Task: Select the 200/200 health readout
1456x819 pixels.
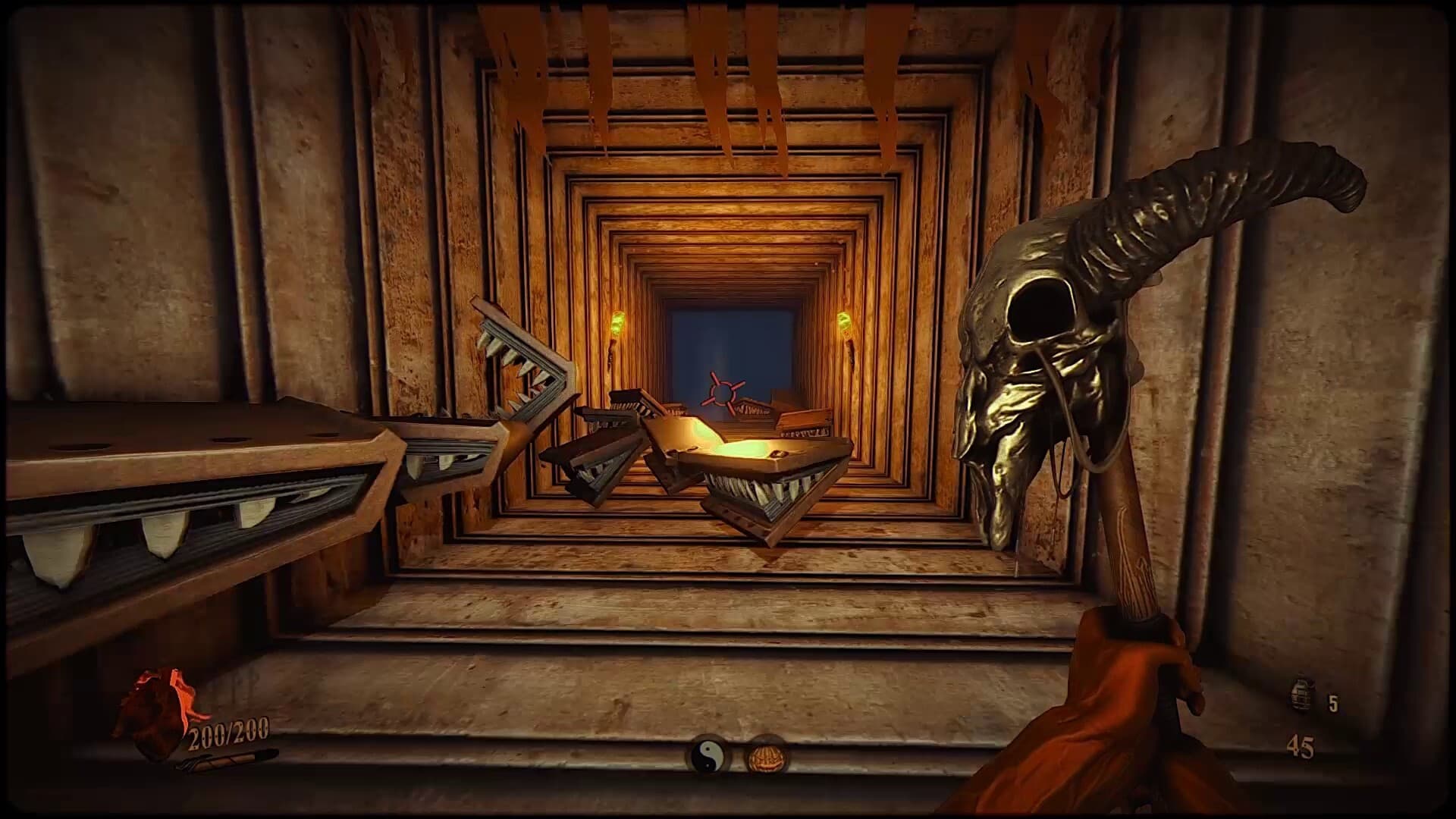Action: [227, 732]
